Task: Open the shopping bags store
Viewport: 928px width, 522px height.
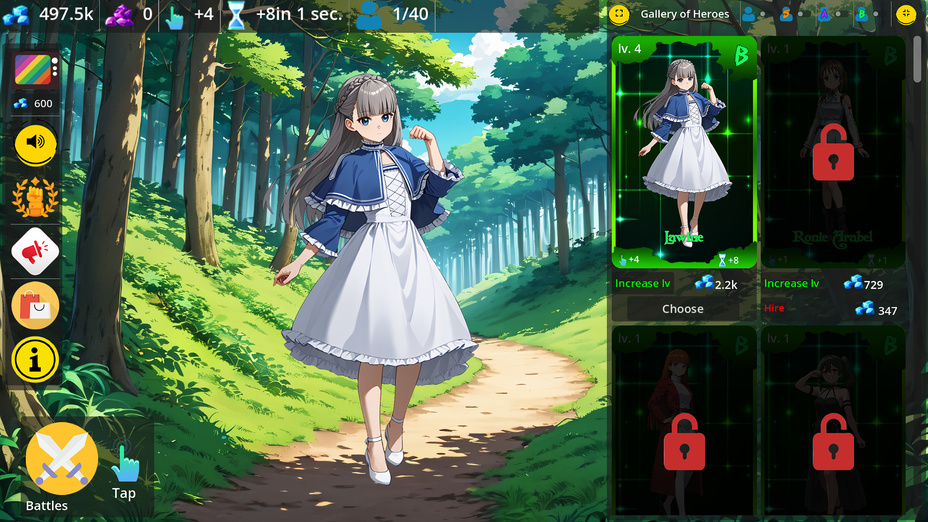Action: pos(35,305)
